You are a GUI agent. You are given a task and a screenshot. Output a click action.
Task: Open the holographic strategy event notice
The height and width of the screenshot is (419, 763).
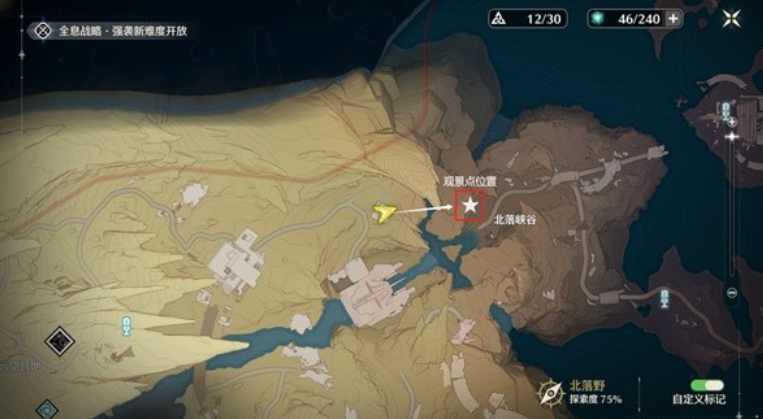click(x=109, y=31)
